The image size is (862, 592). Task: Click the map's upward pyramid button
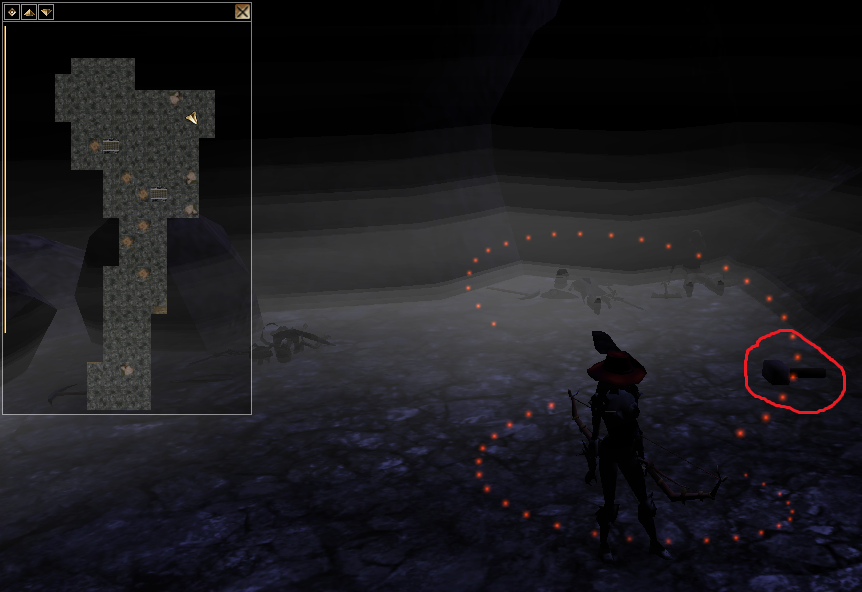(x=29, y=12)
